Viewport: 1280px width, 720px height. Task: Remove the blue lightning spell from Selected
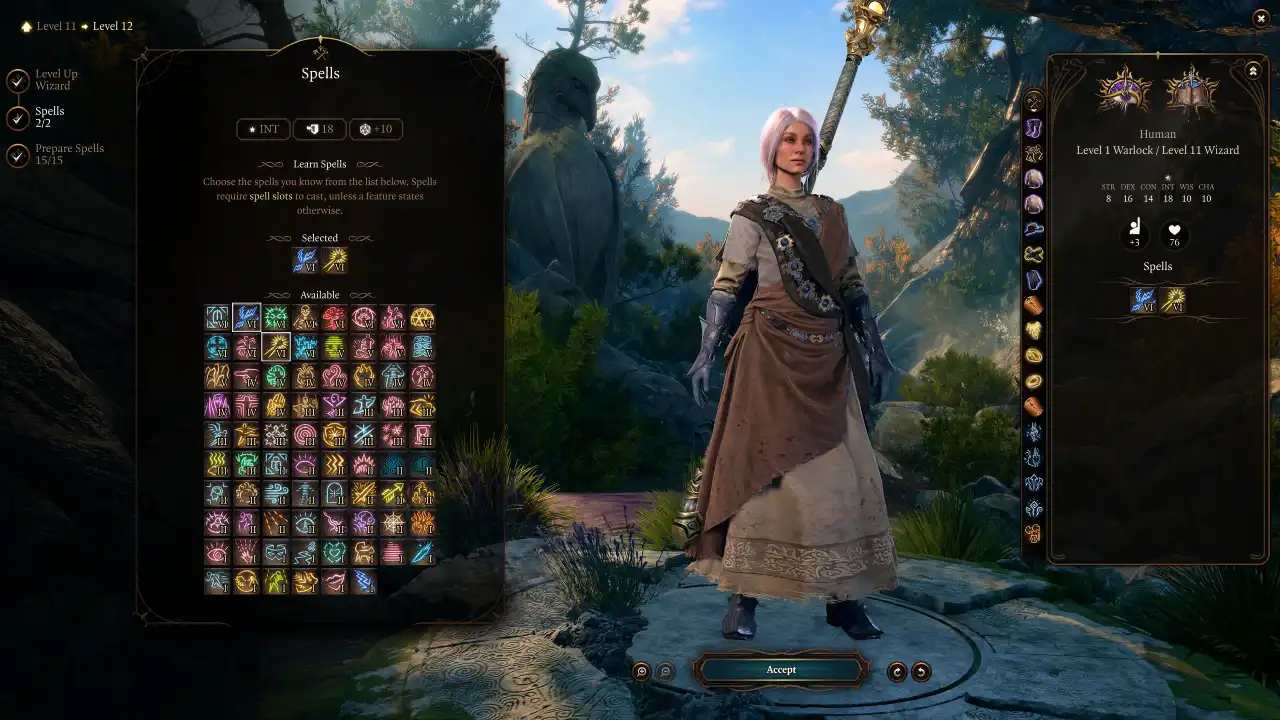305,260
